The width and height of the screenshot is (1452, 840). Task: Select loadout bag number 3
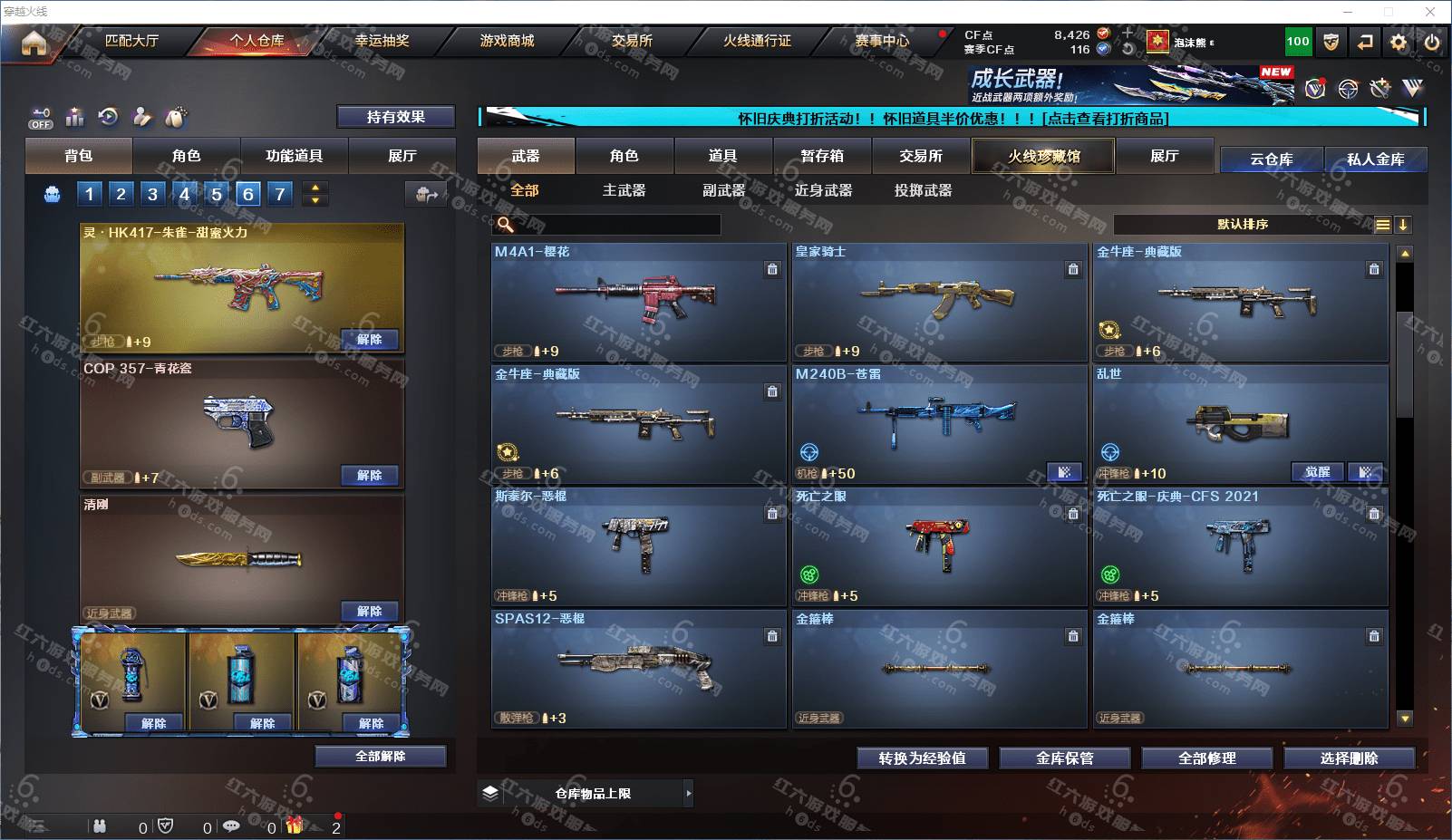(152, 193)
